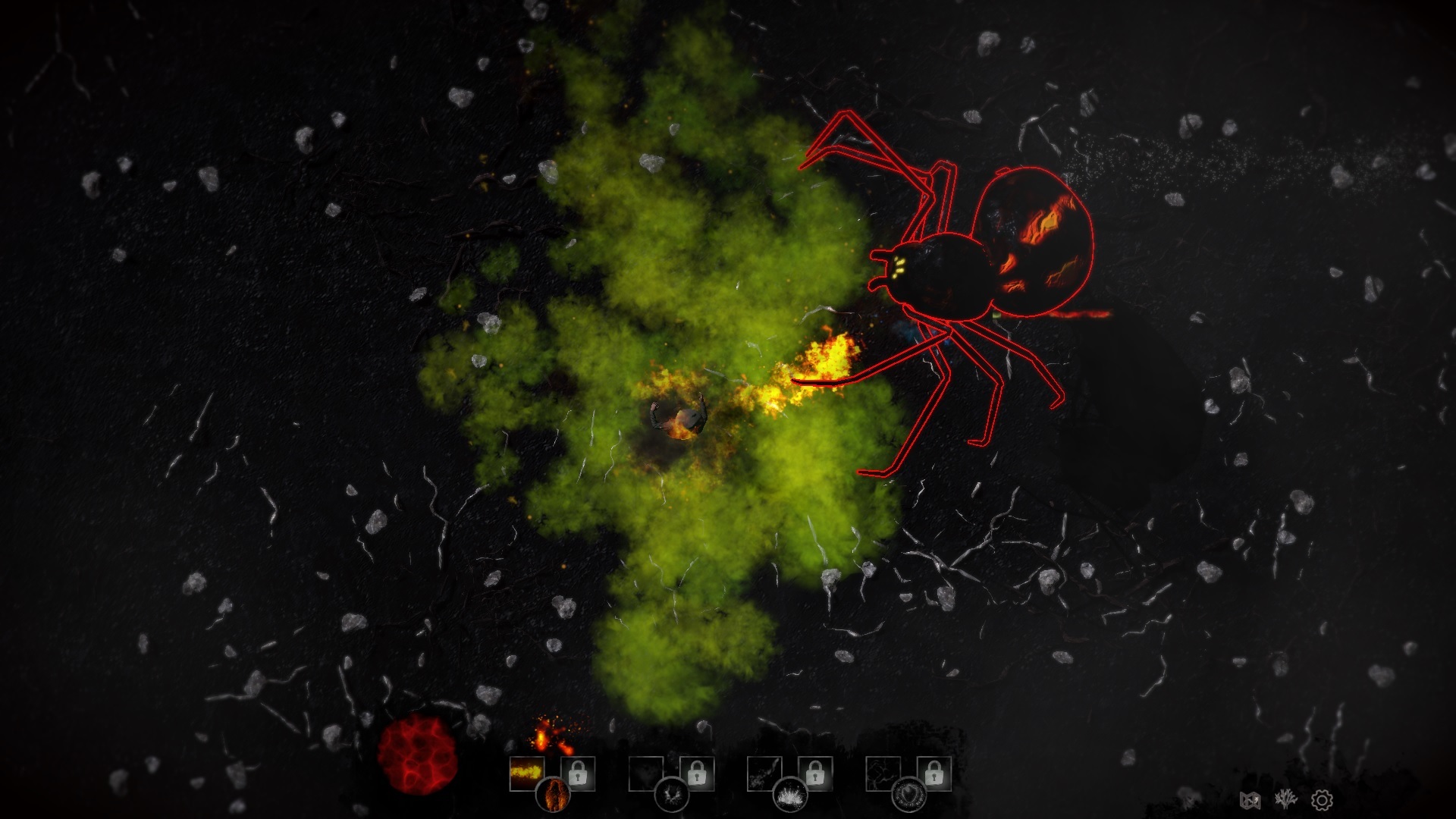Open the folded map icon
Viewport: 1456px width, 819px height.
click(1250, 799)
